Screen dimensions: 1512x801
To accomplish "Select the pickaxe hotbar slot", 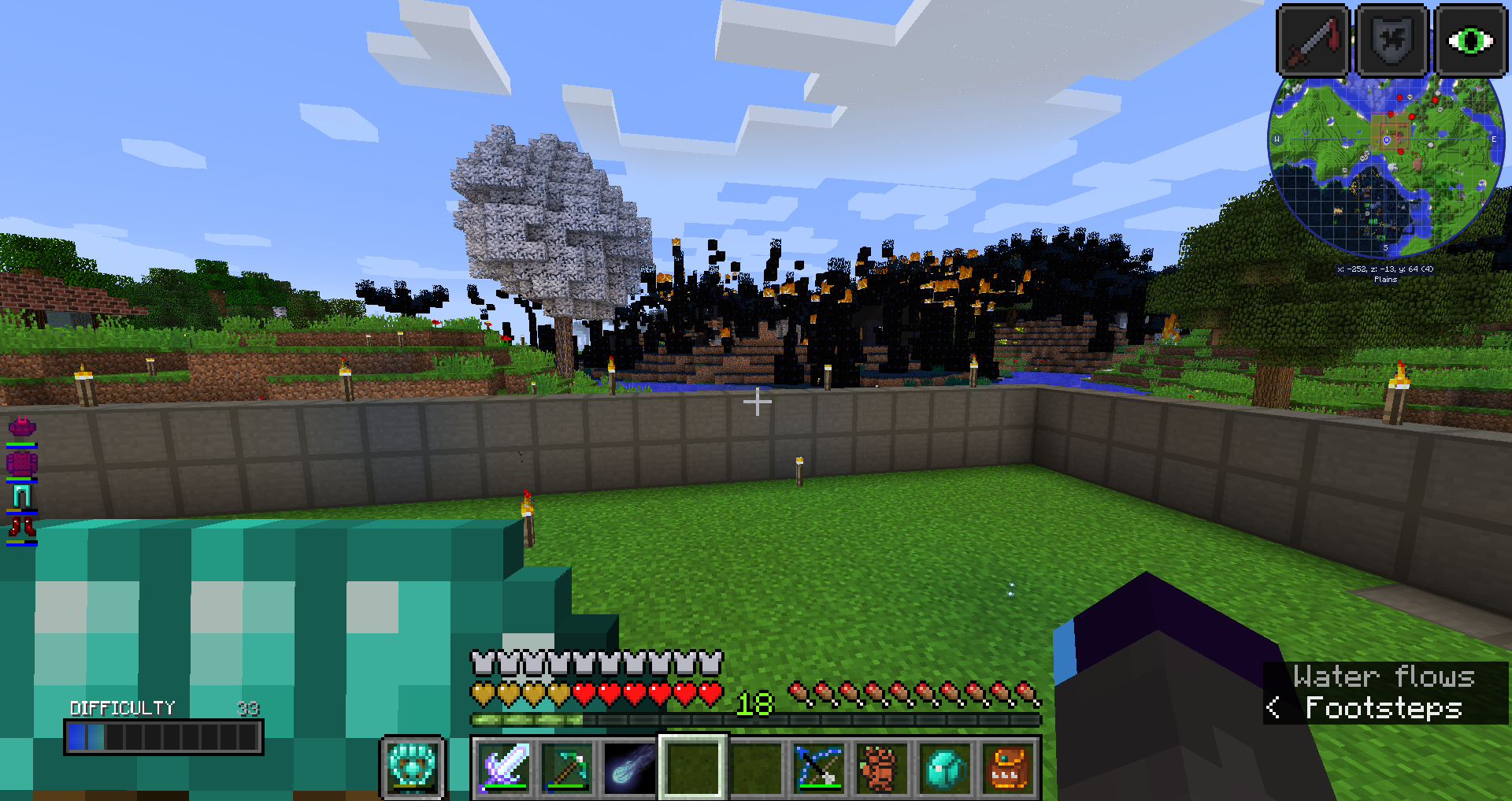I will (x=567, y=768).
